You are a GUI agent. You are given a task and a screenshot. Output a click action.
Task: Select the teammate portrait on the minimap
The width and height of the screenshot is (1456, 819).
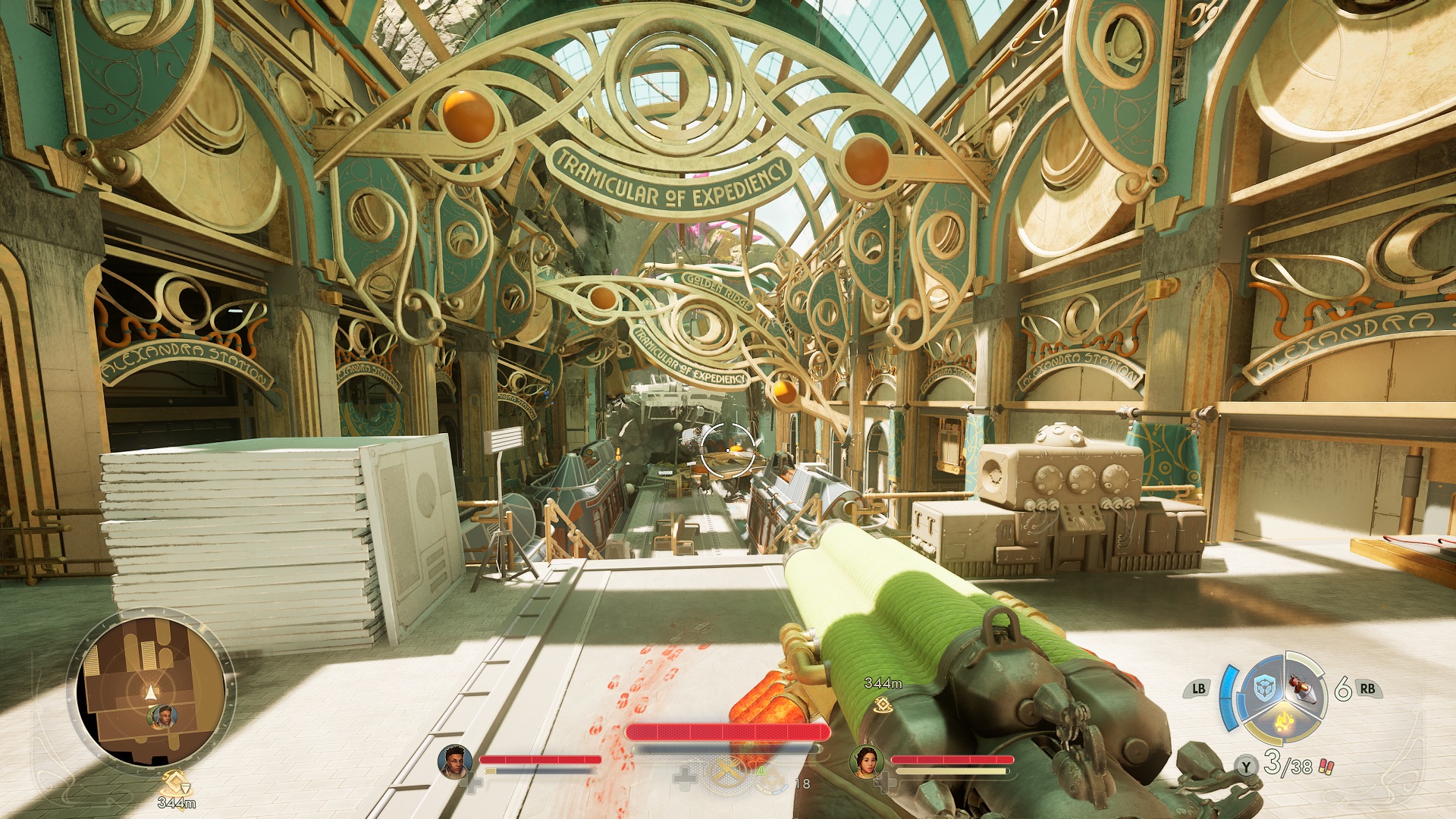pos(163,716)
